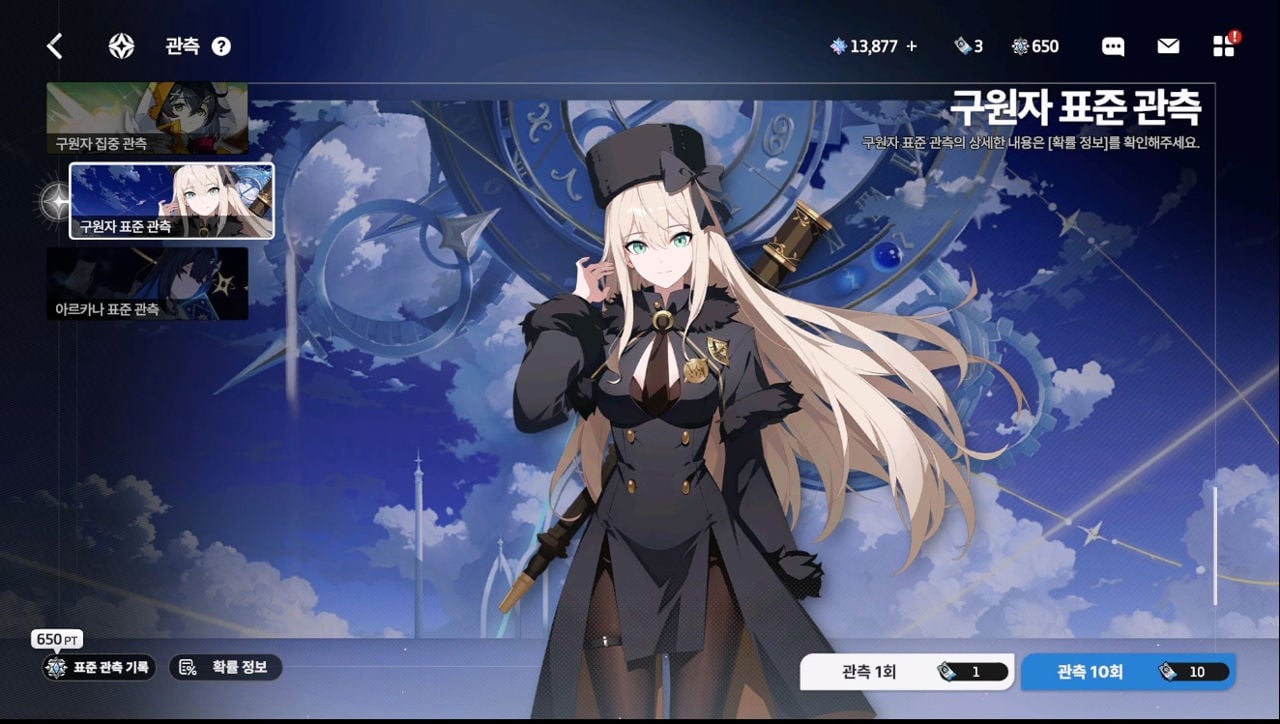This screenshot has width=1280, height=724.
Task: Select the 구원자 표준 관측 banner
Action: click(x=171, y=201)
